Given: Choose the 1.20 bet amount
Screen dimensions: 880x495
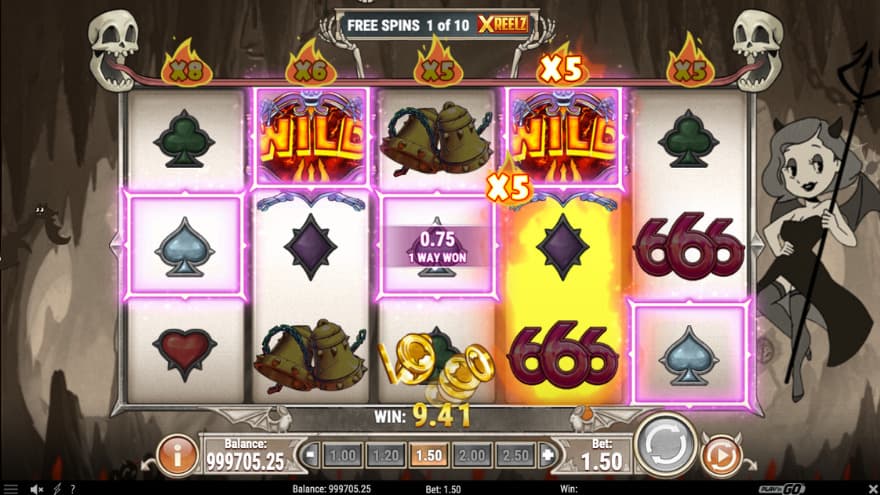Looking at the screenshot, I should point(384,455).
